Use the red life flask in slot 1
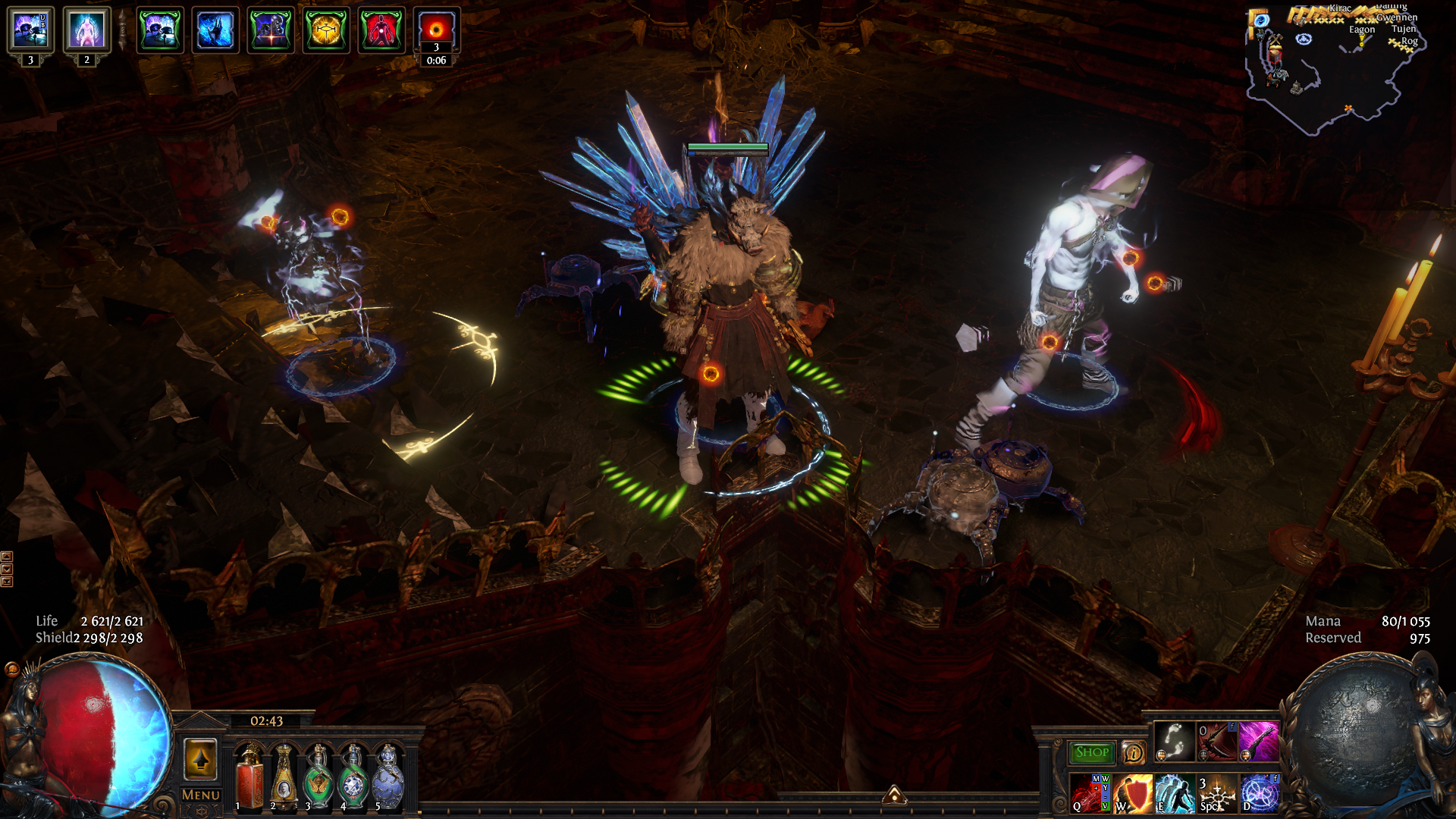1456x819 pixels. tap(249, 777)
